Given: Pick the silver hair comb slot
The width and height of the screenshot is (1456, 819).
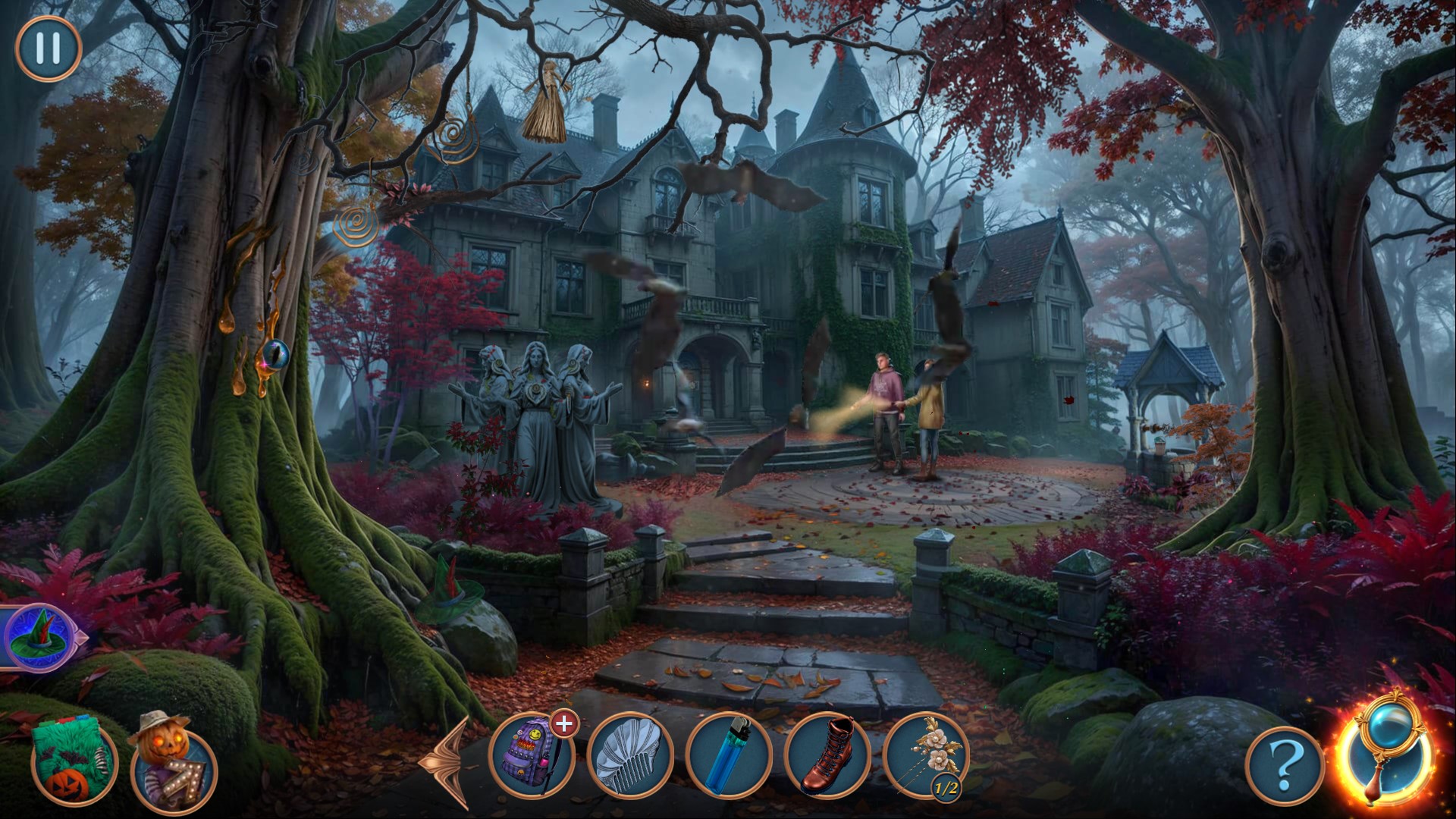Looking at the screenshot, I should click(x=630, y=755).
